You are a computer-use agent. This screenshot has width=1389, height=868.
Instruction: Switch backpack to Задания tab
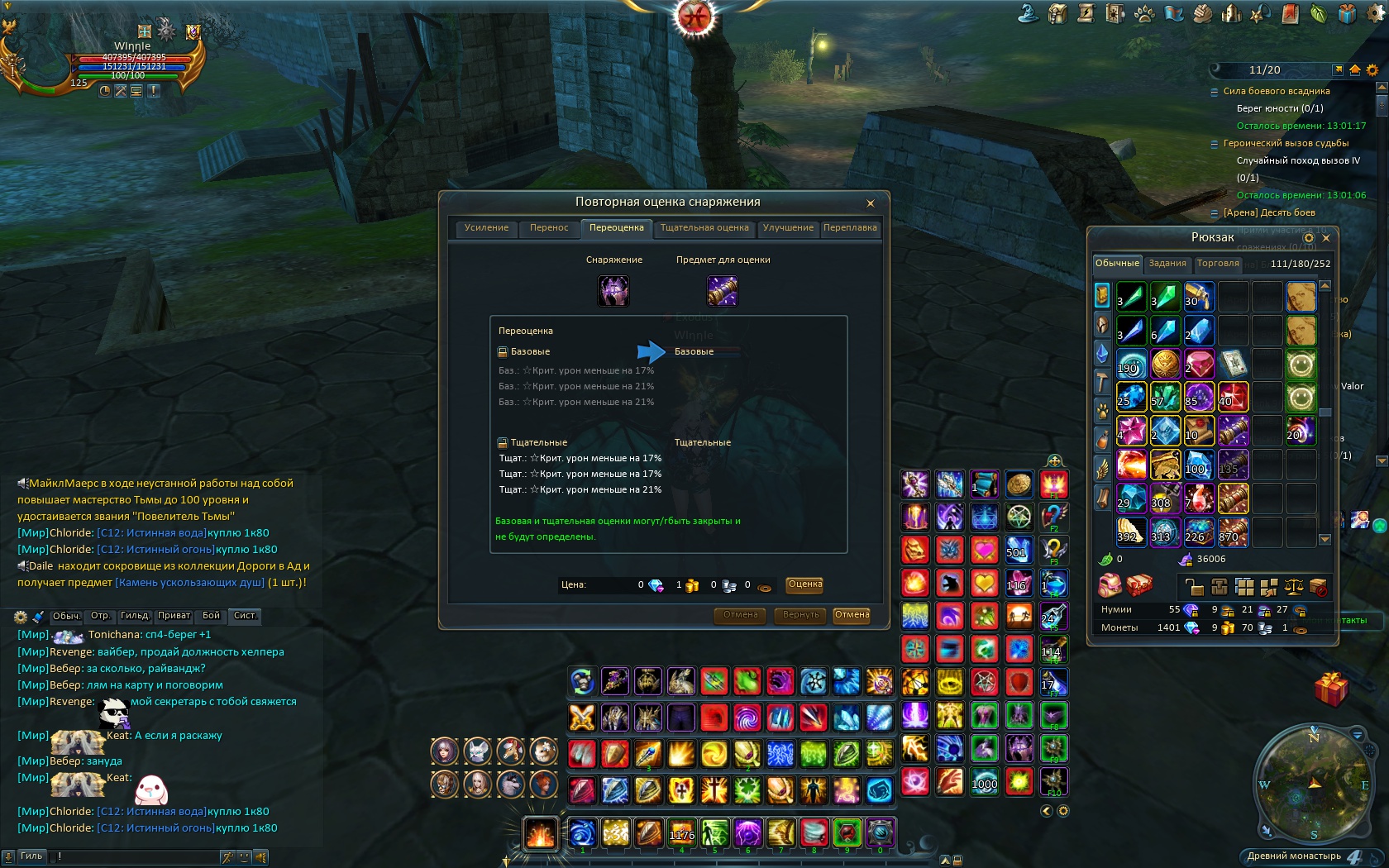point(1167,264)
